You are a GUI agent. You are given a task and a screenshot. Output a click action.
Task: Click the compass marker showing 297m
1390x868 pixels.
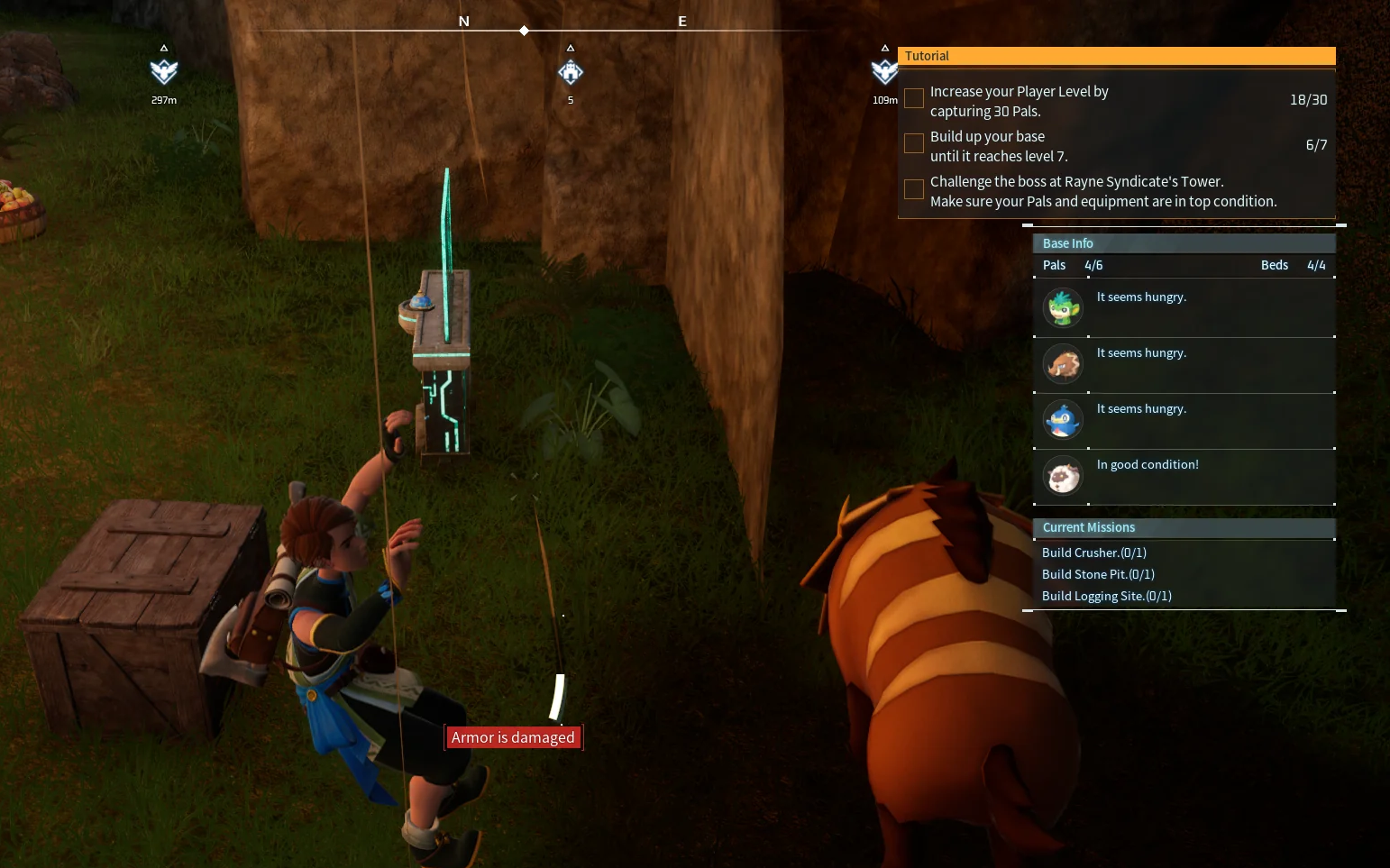[164, 72]
